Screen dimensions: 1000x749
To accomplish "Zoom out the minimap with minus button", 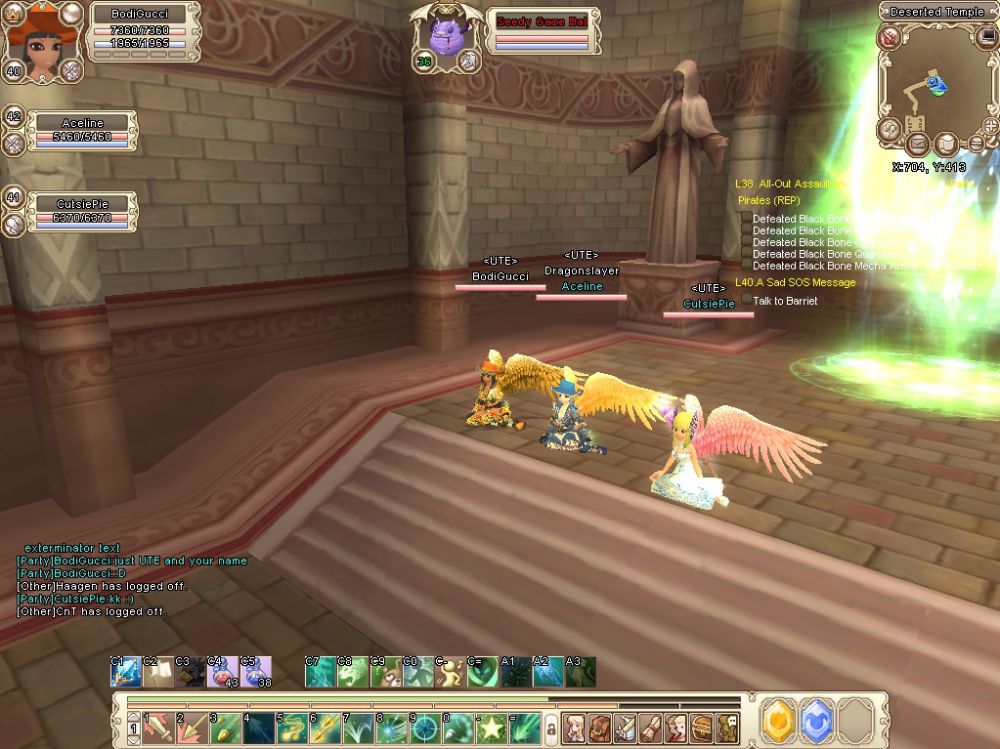I will coord(976,143).
